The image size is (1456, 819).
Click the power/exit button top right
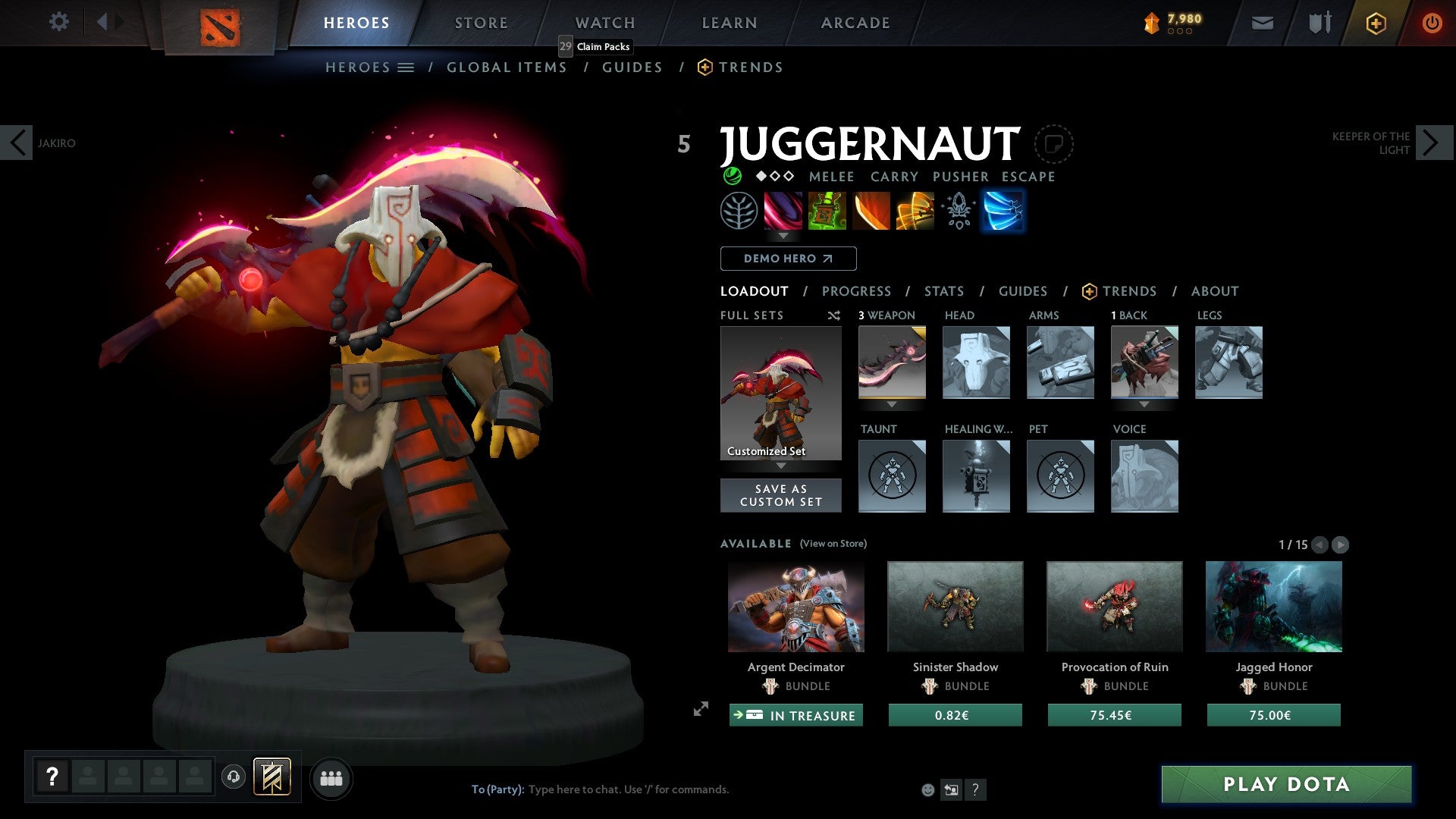tap(1432, 23)
